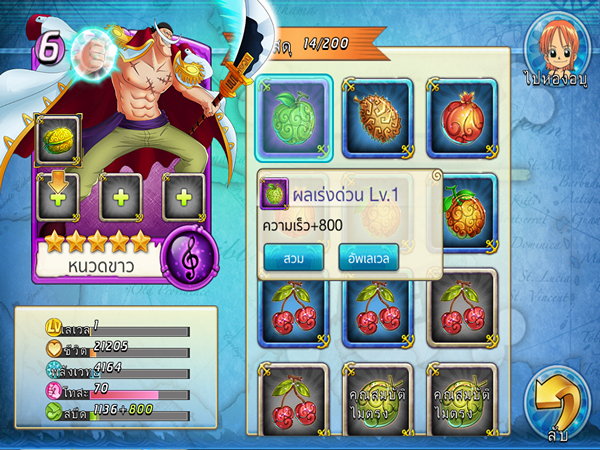This screenshot has height=450, width=600.
Task: Choose the brown spotted fruit in inventory
Action: pos(377,118)
